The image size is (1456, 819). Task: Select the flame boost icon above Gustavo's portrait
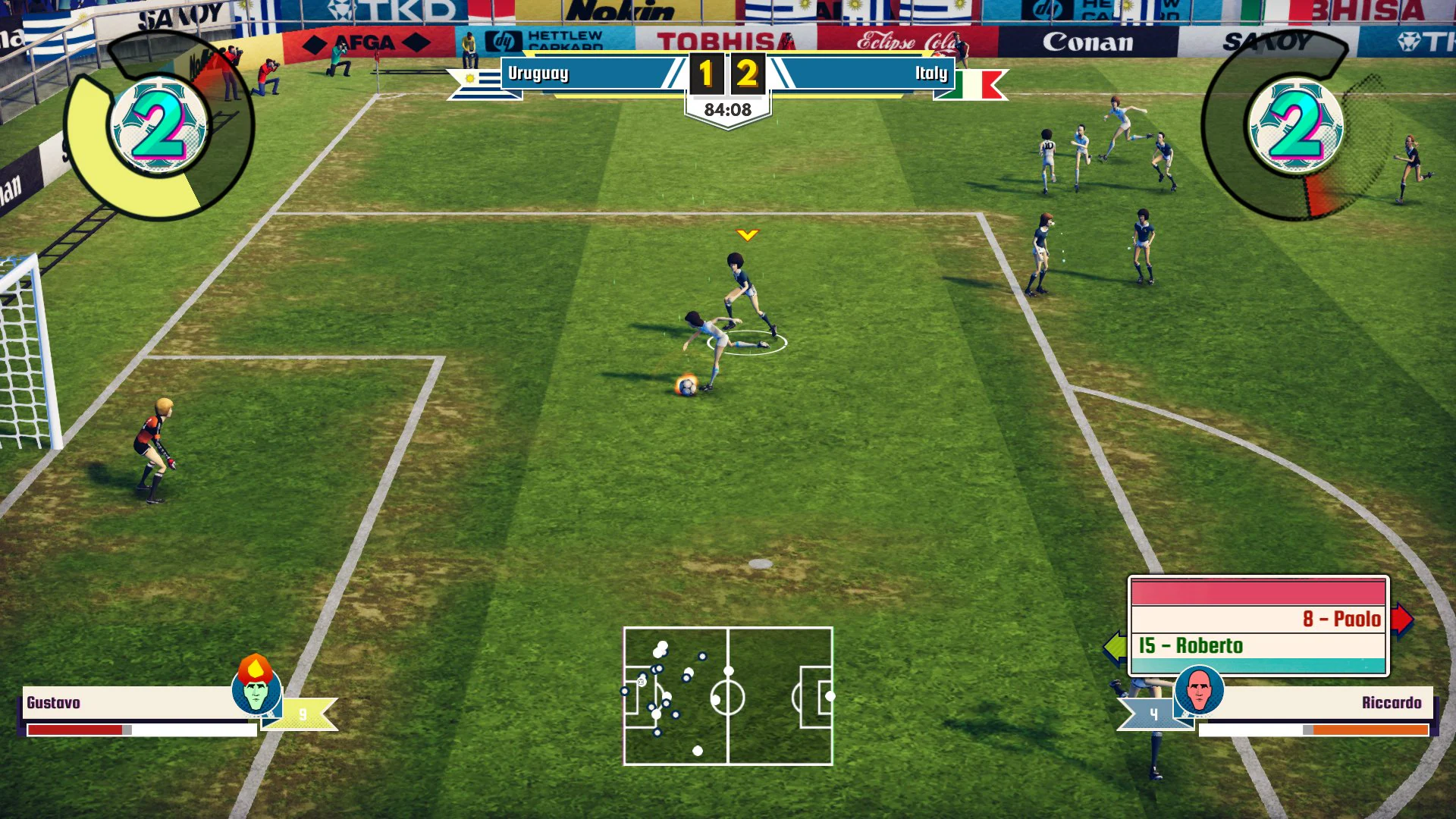(256, 667)
